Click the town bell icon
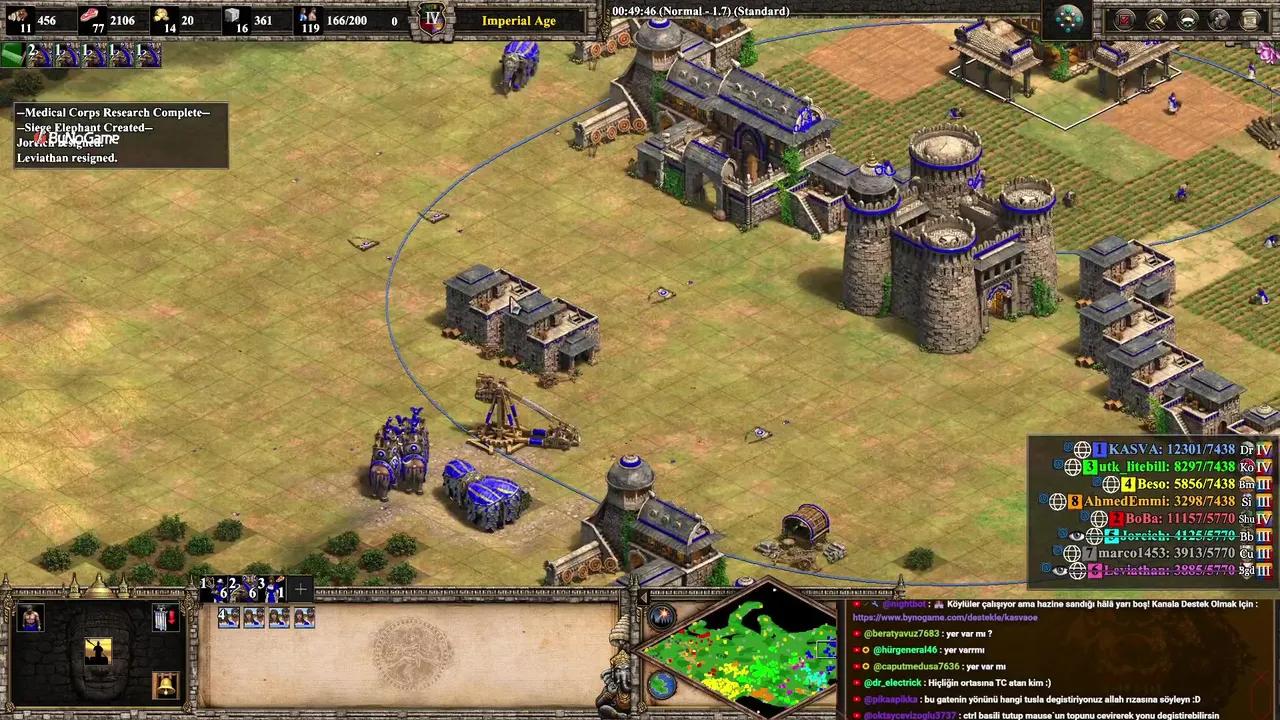The width and height of the screenshot is (1280, 720). click(165, 685)
